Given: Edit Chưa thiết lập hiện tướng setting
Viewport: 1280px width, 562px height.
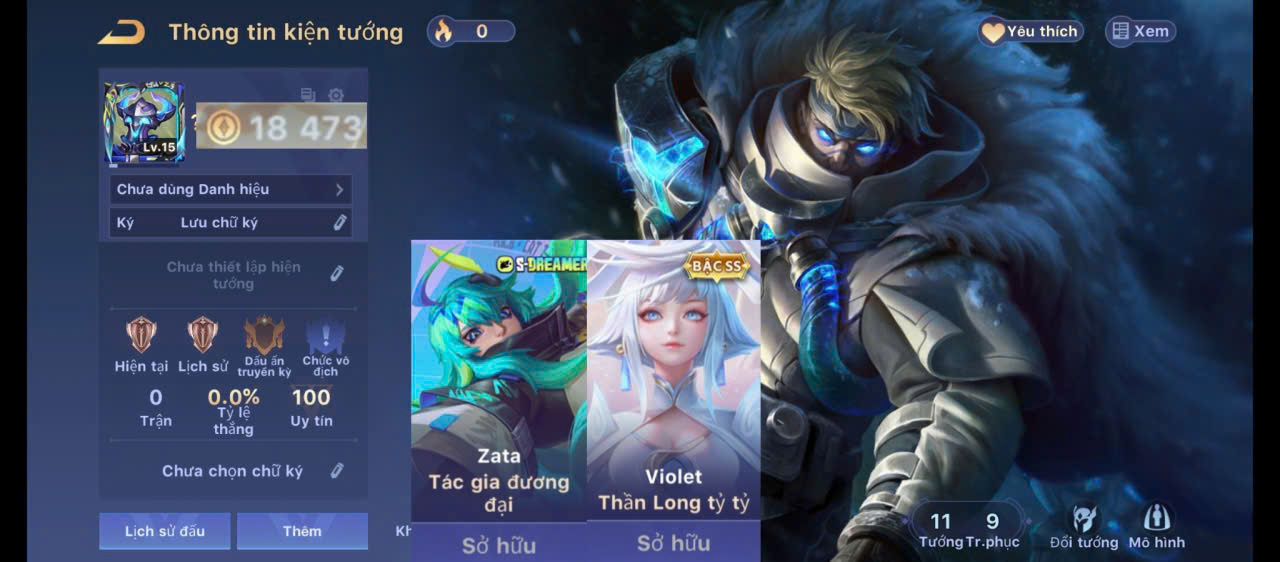Looking at the screenshot, I should [337, 273].
